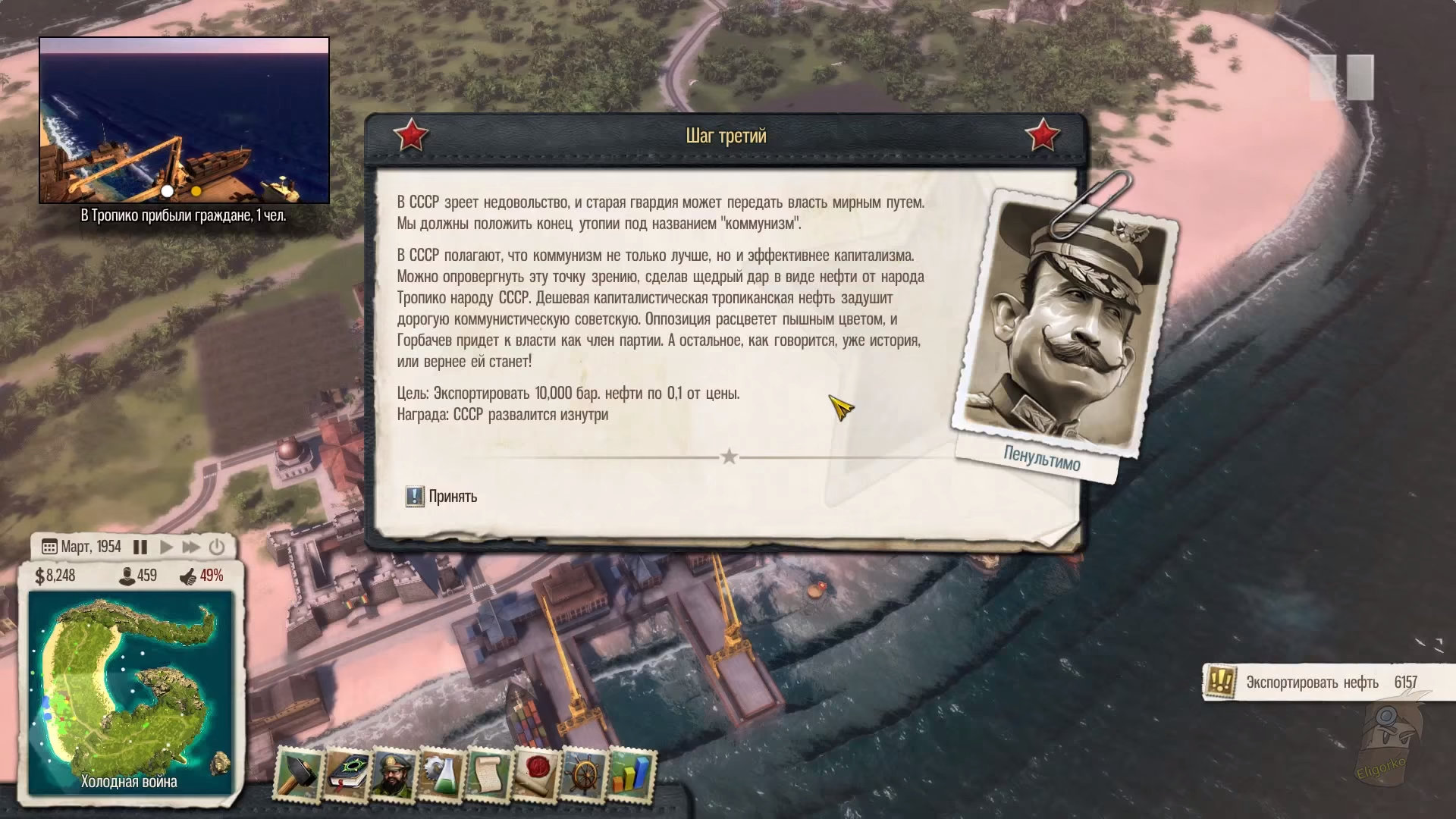Pause the game with the pause button
The image size is (1456, 819).
(140, 547)
